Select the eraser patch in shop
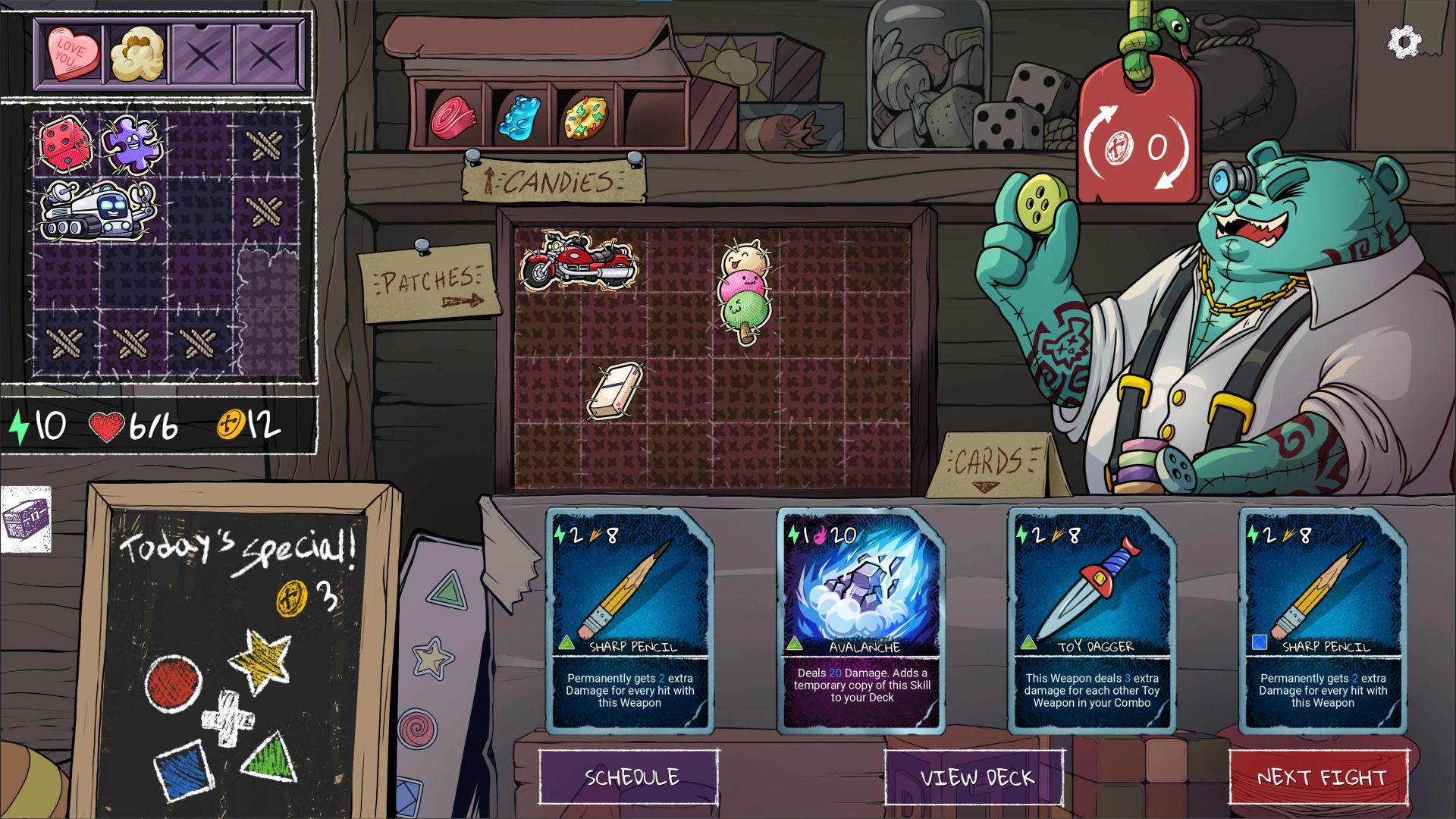Image resolution: width=1456 pixels, height=819 pixels. [x=614, y=391]
